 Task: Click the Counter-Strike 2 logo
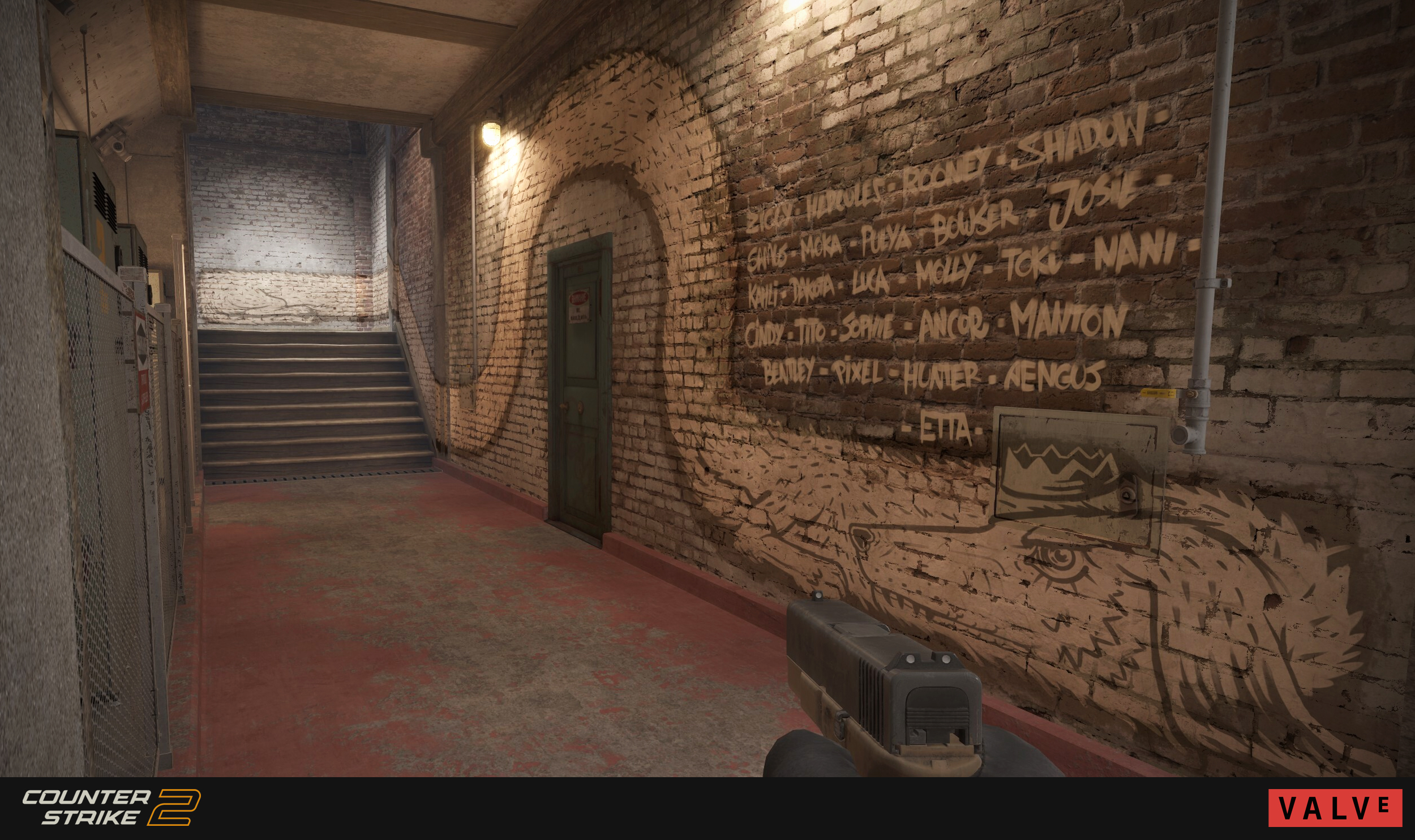[x=111, y=807]
